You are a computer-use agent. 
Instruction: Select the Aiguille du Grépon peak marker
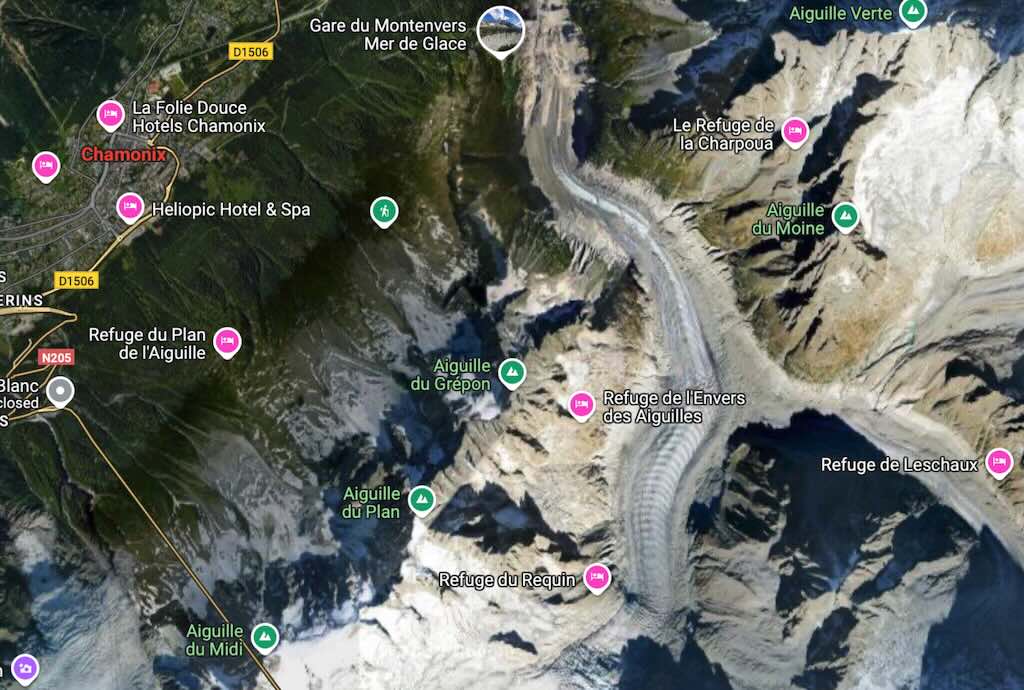[512, 372]
